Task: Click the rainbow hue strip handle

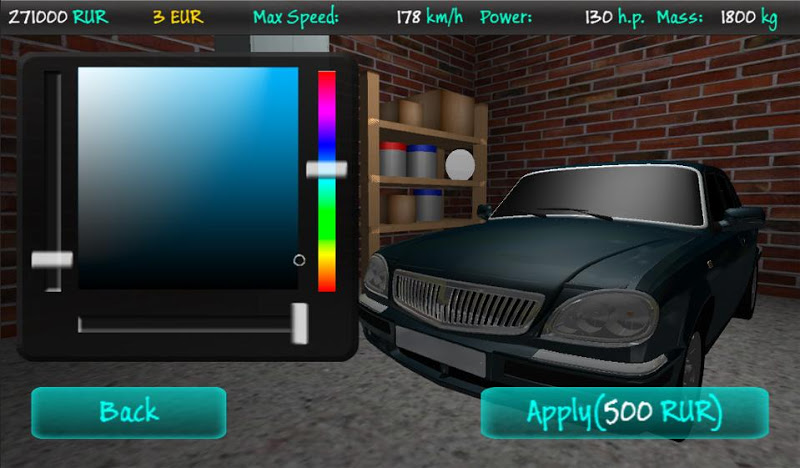Action: pos(326,170)
